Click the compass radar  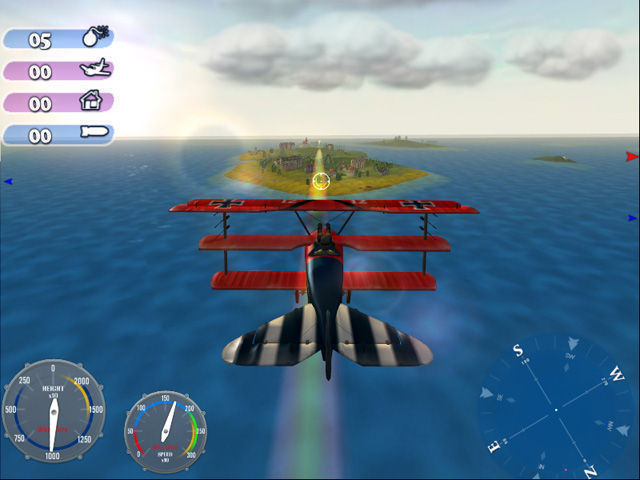coord(555,410)
